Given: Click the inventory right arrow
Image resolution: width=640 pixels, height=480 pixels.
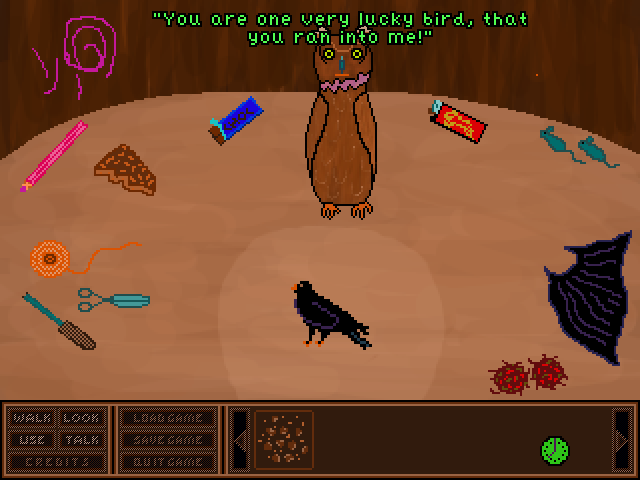Looking at the screenshot, I should click(622, 440).
